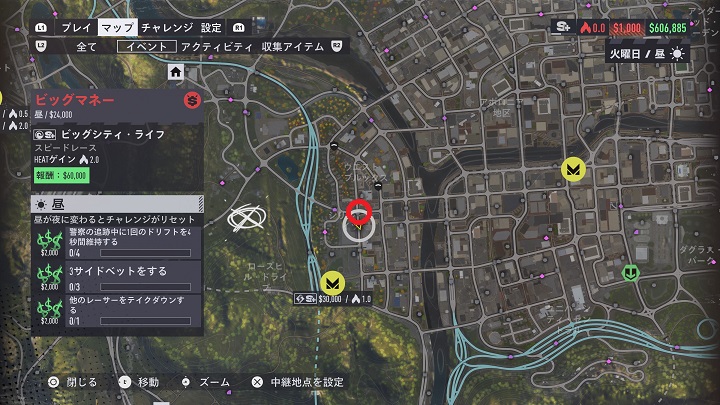Click the house safehouse marker on the map
The height and width of the screenshot is (405, 720).
coord(176,72)
